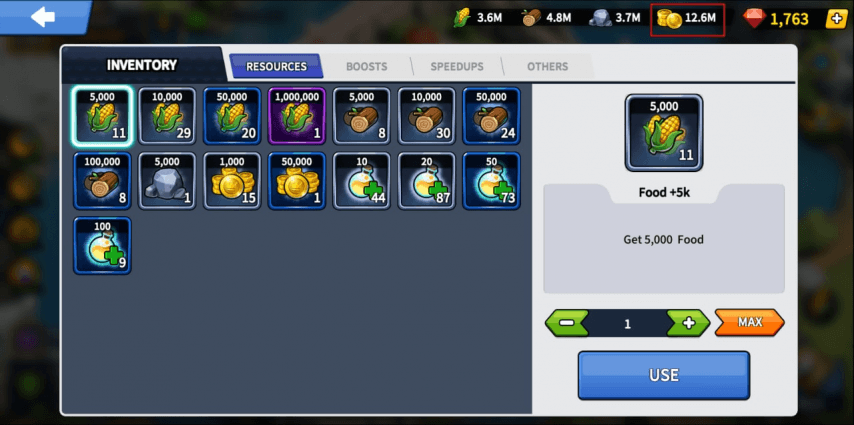The height and width of the screenshot is (425, 854).
Task: Select the 1,000 gold coin slot
Action: (x=232, y=181)
